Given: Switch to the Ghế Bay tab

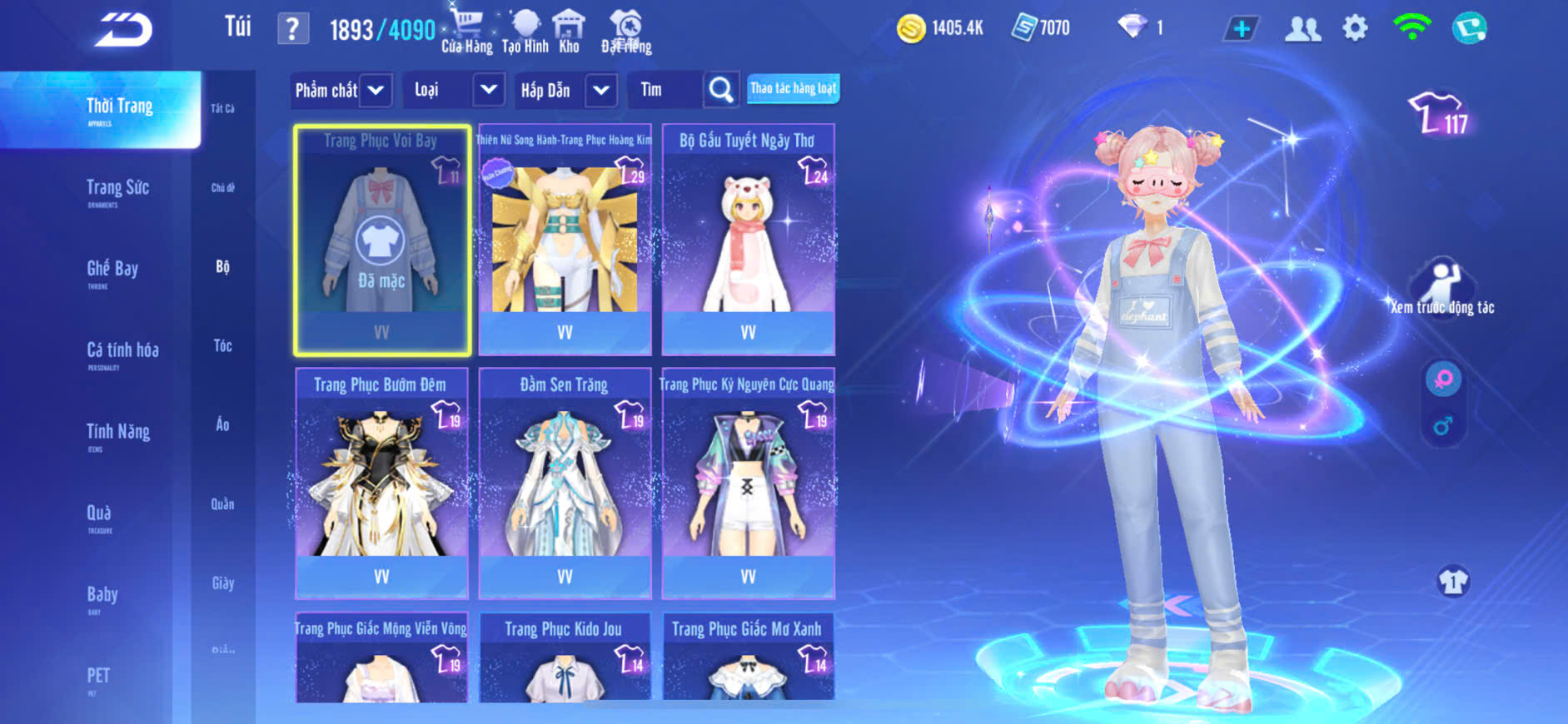Looking at the screenshot, I should [x=112, y=270].
